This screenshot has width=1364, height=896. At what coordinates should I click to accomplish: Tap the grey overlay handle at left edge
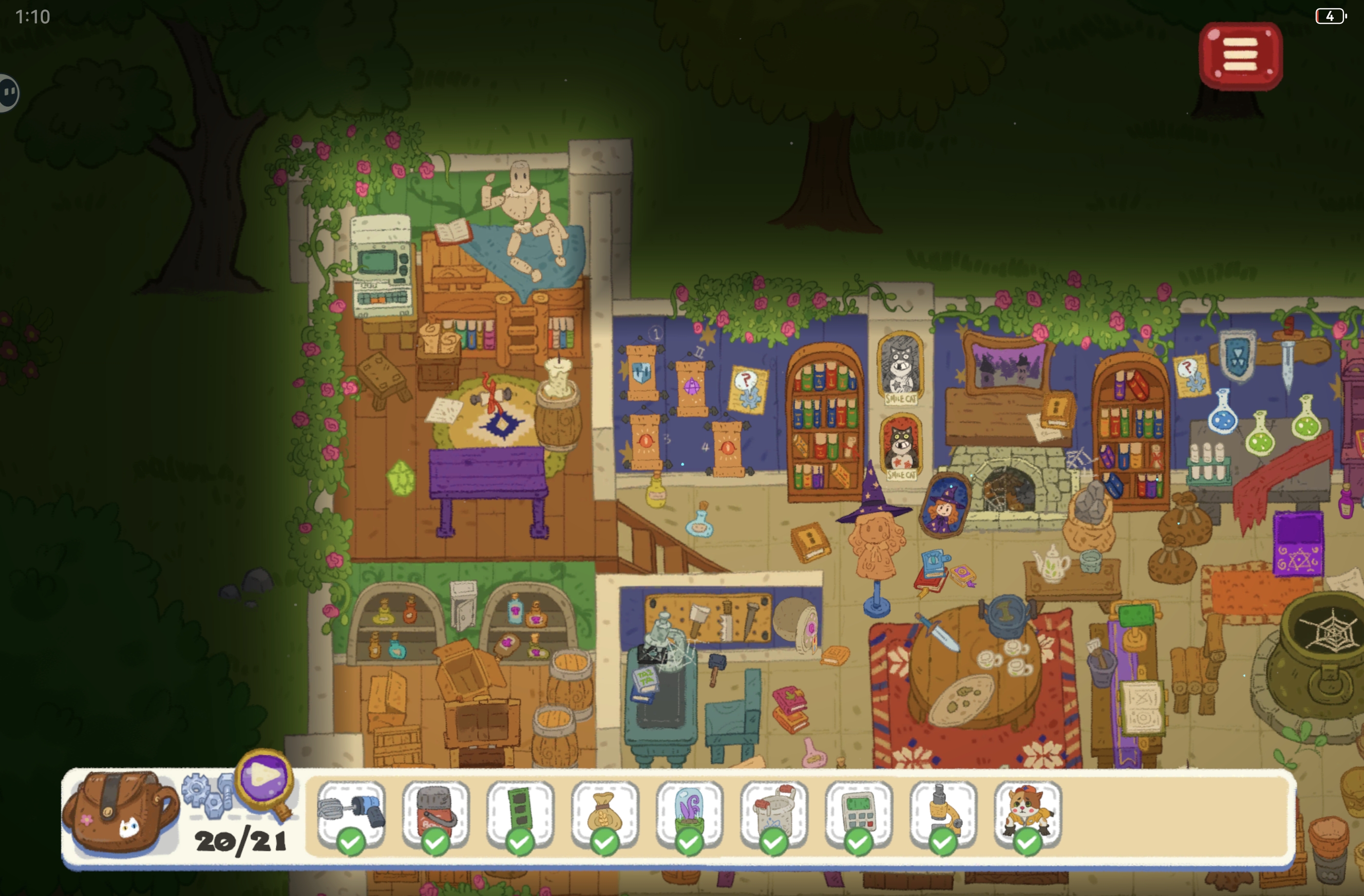coord(9,92)
